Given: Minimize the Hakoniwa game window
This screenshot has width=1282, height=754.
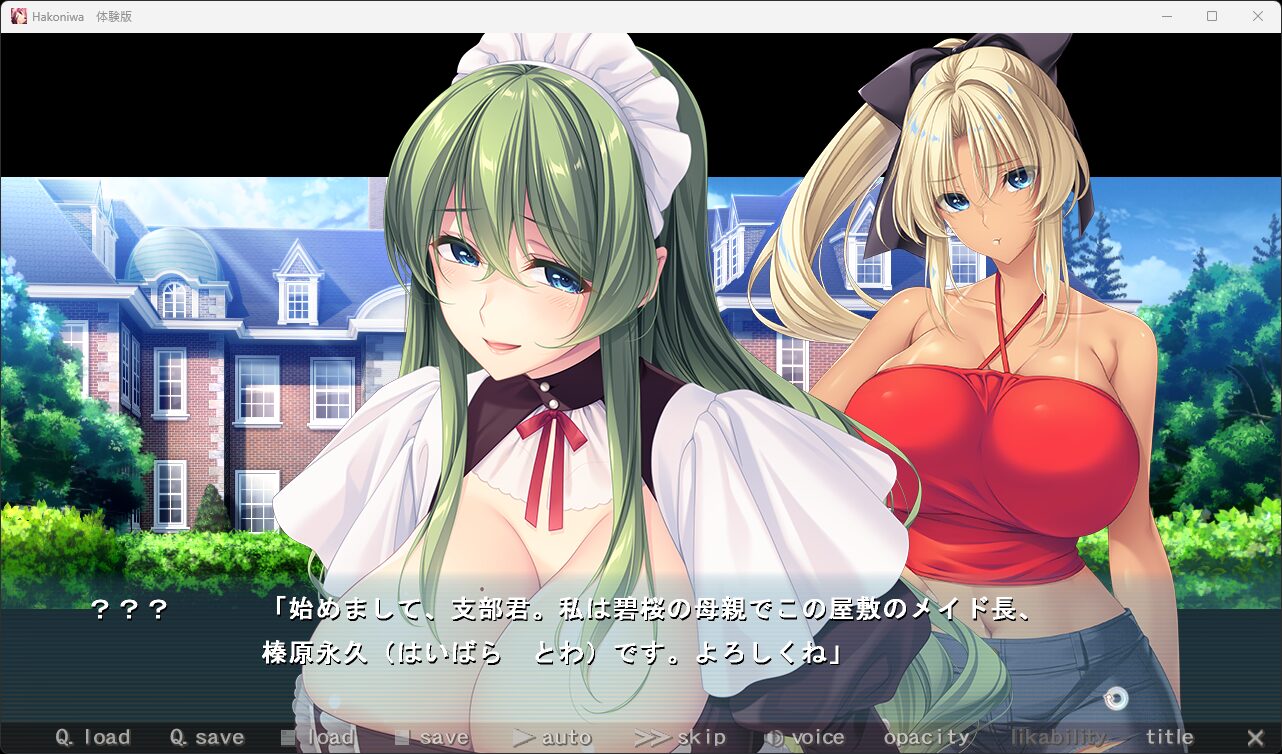Looking at the screenshot, I should pyautogui.click(x=1167, y=16).
